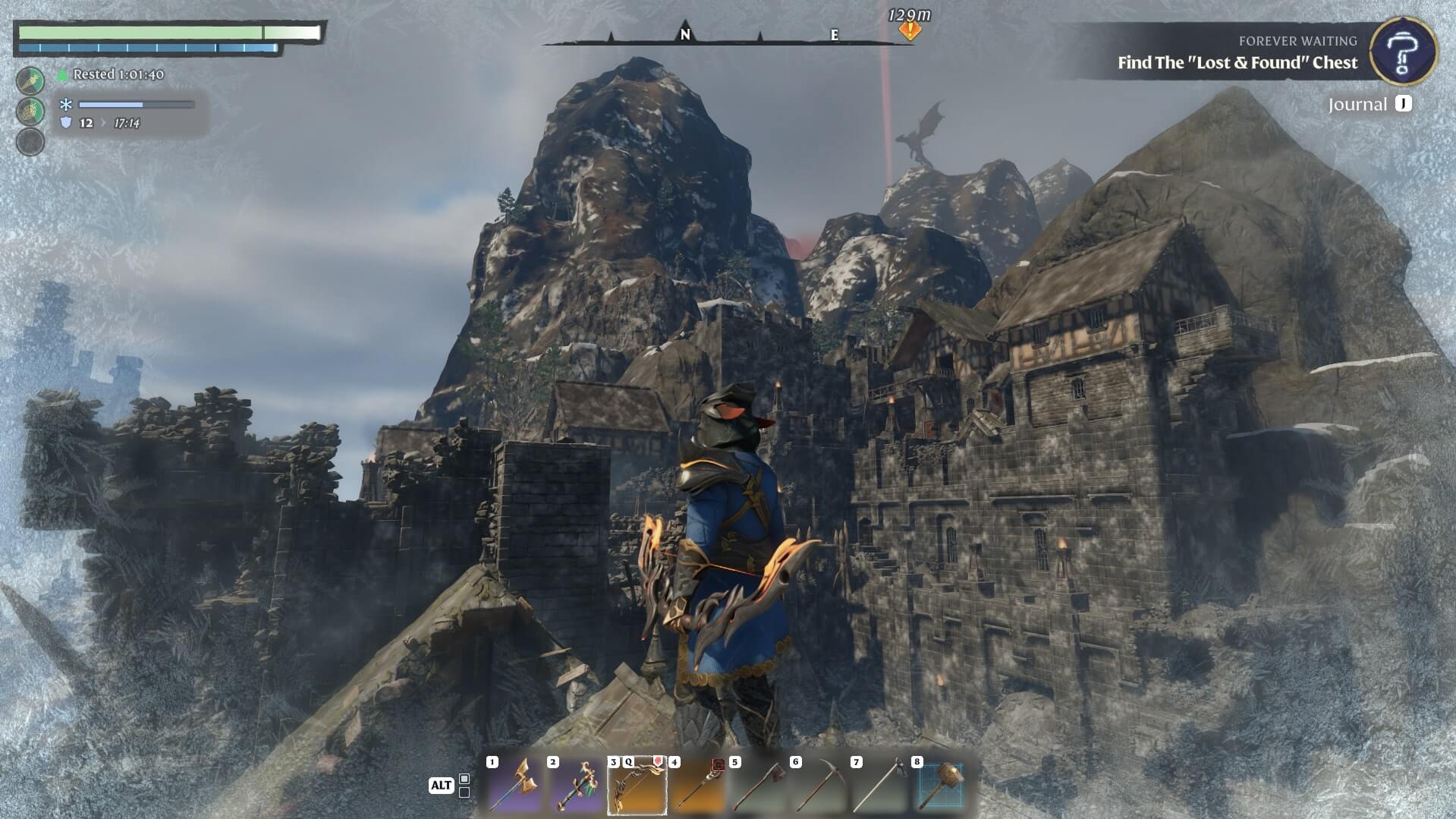Select the wand in hotbar slot 4
The height and width of the screenshot is (819, 1456).
coord(697,786)
